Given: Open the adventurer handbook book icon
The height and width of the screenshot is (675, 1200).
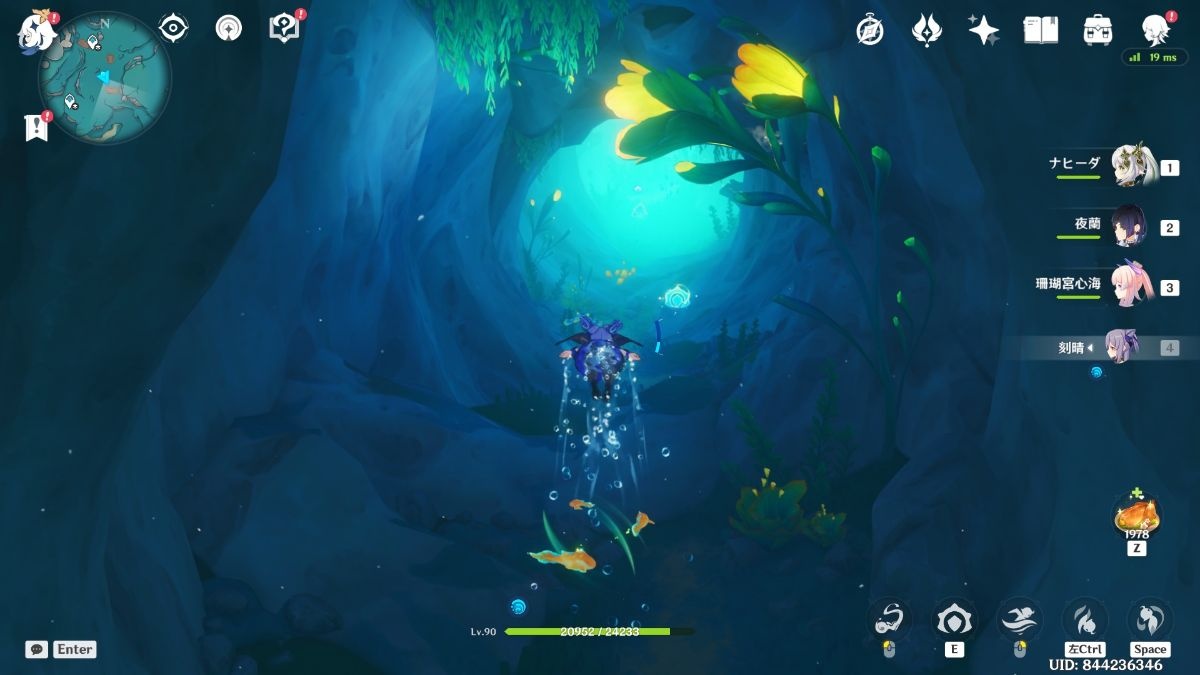Looking at the screenshot, I should point(1040,30).
